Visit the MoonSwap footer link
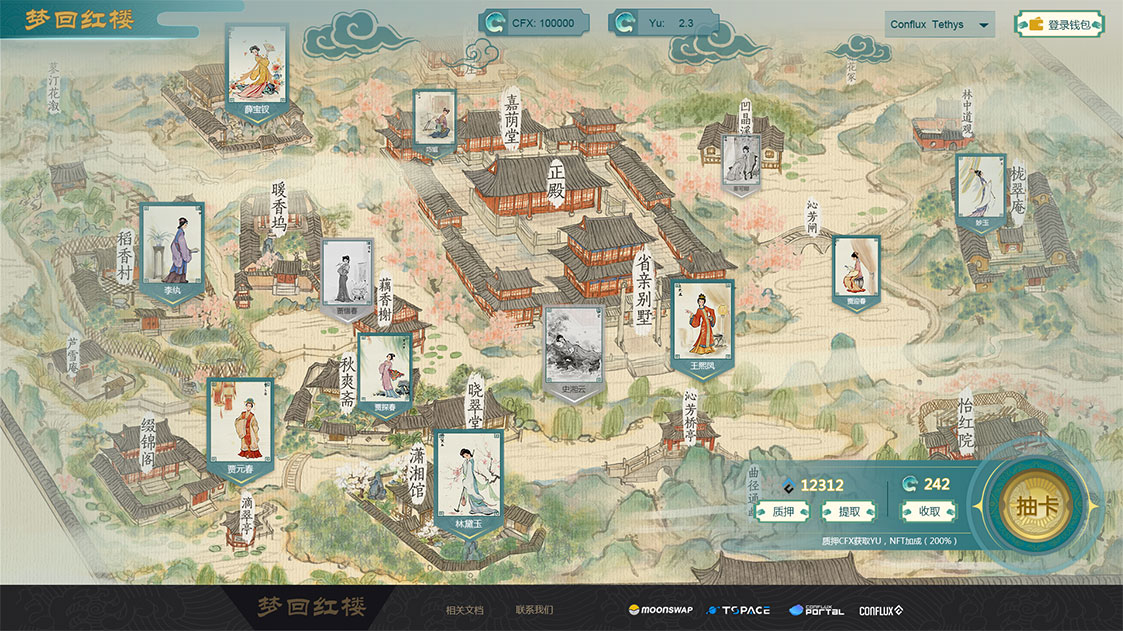This screenshot has width=1123, height=631. (660, 610)
